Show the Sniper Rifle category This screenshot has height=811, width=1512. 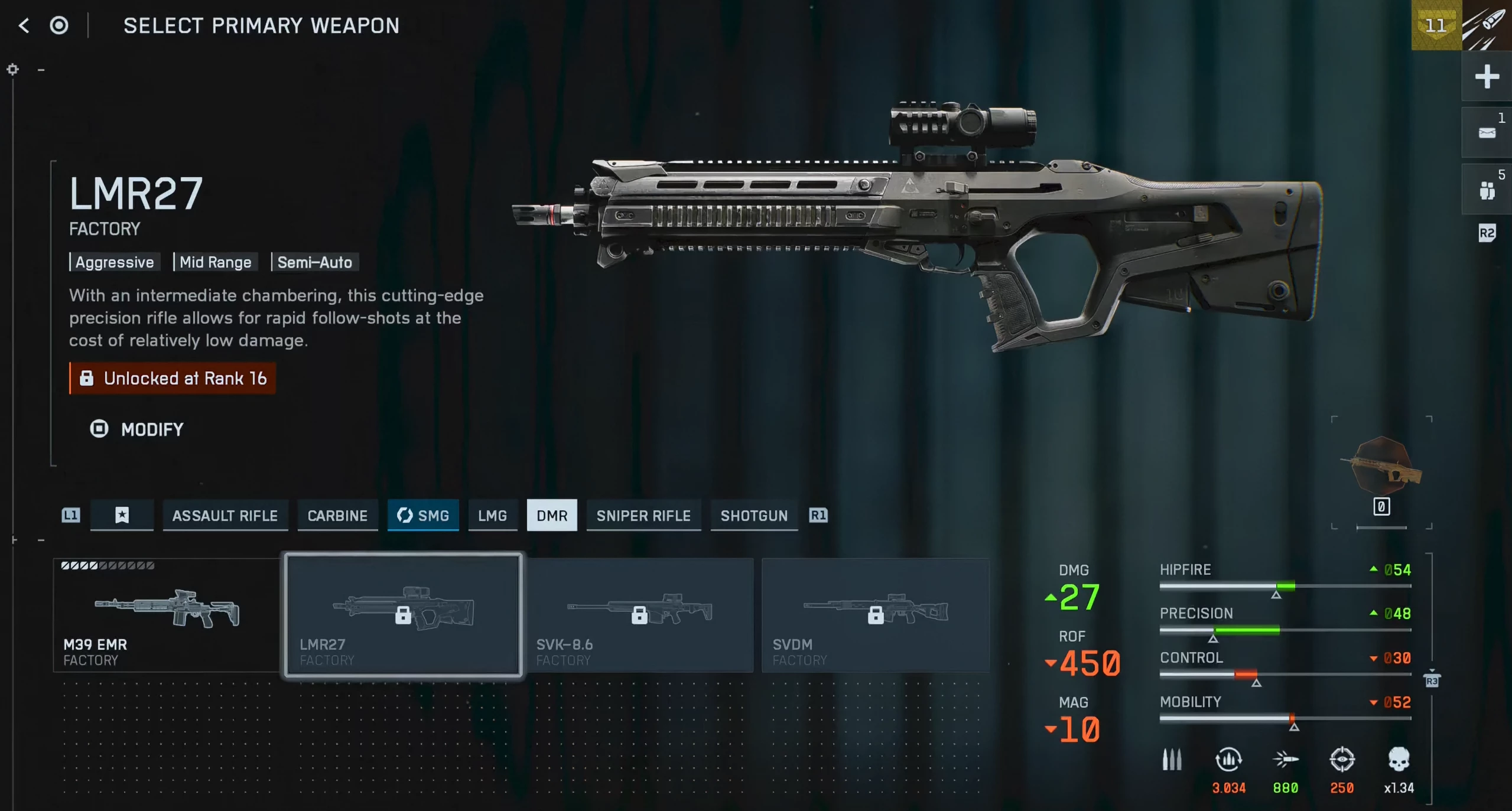click(643, 516)
